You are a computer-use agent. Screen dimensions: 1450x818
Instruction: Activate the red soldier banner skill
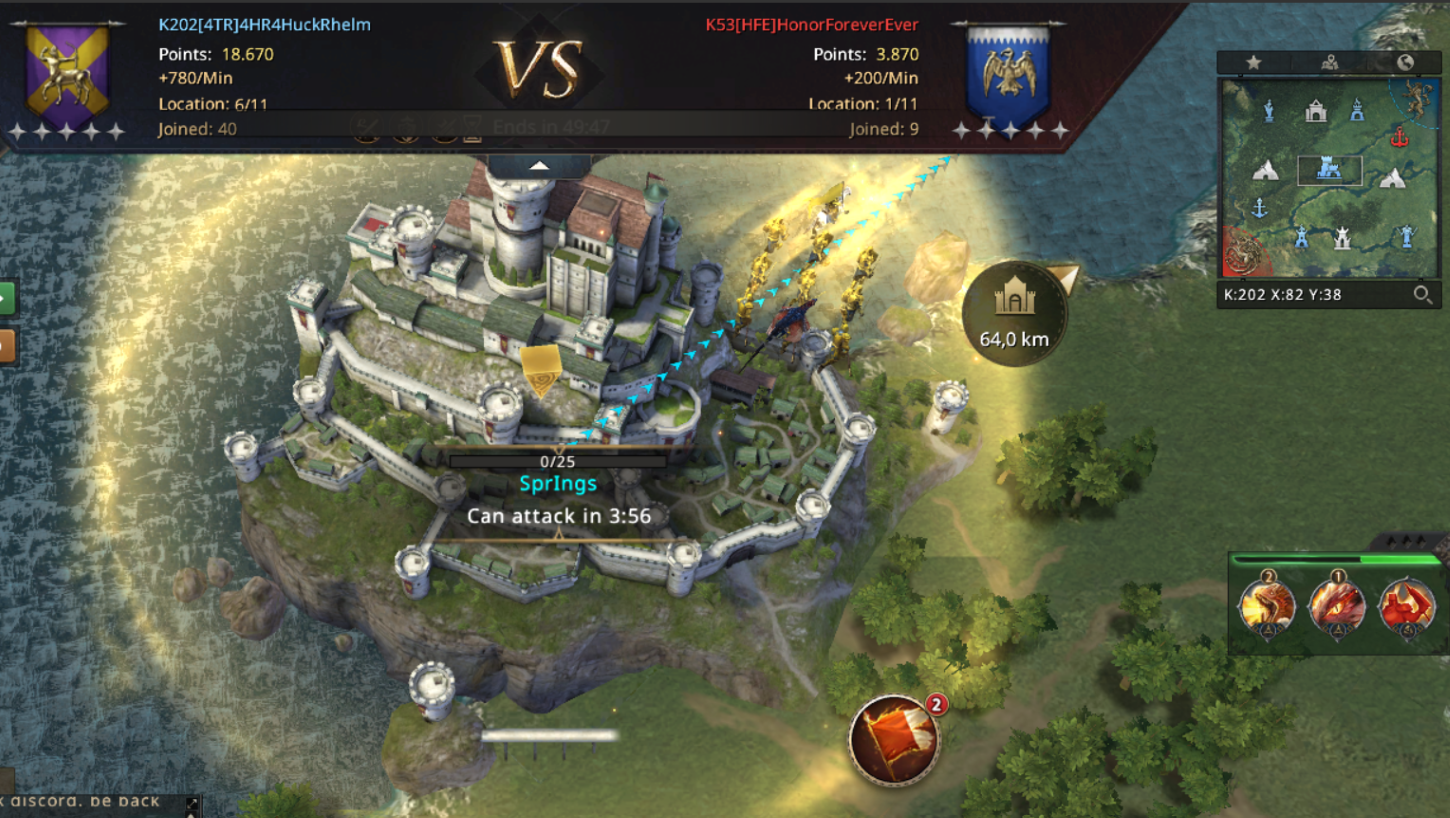pyautogui.click(x=1407, y=606)
